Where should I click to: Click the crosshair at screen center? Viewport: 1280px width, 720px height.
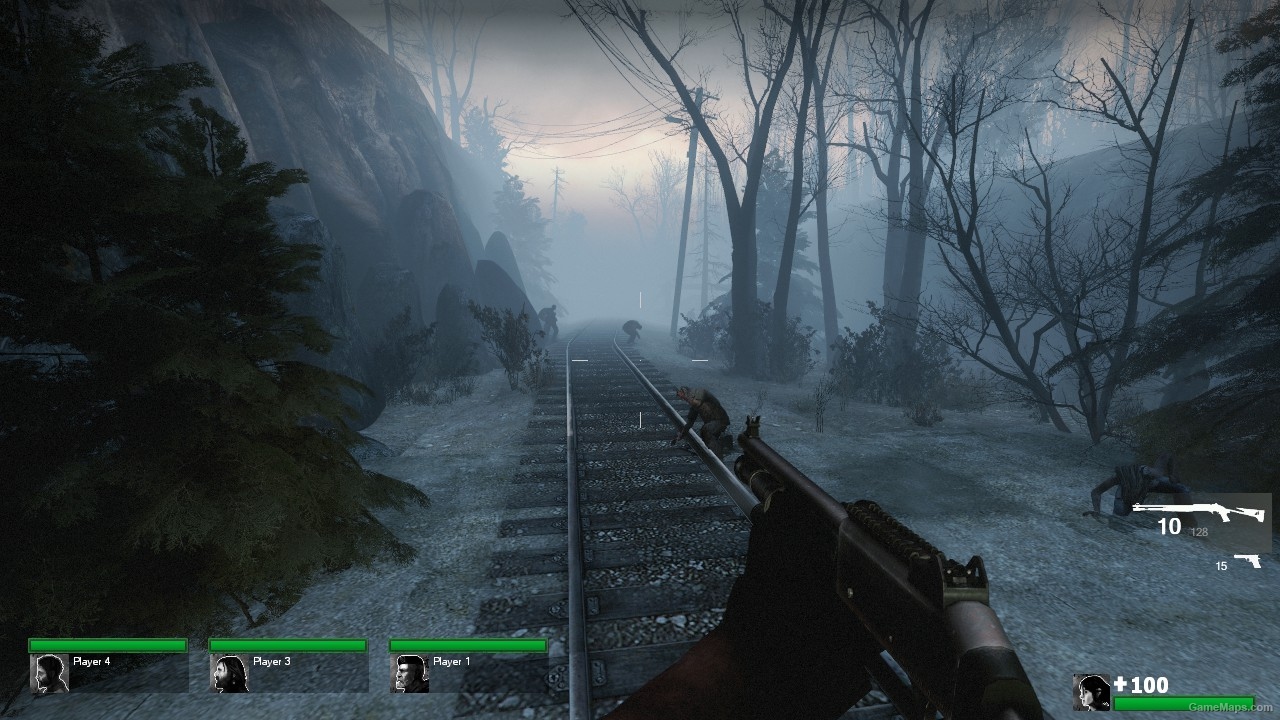[x=640, y=360]
